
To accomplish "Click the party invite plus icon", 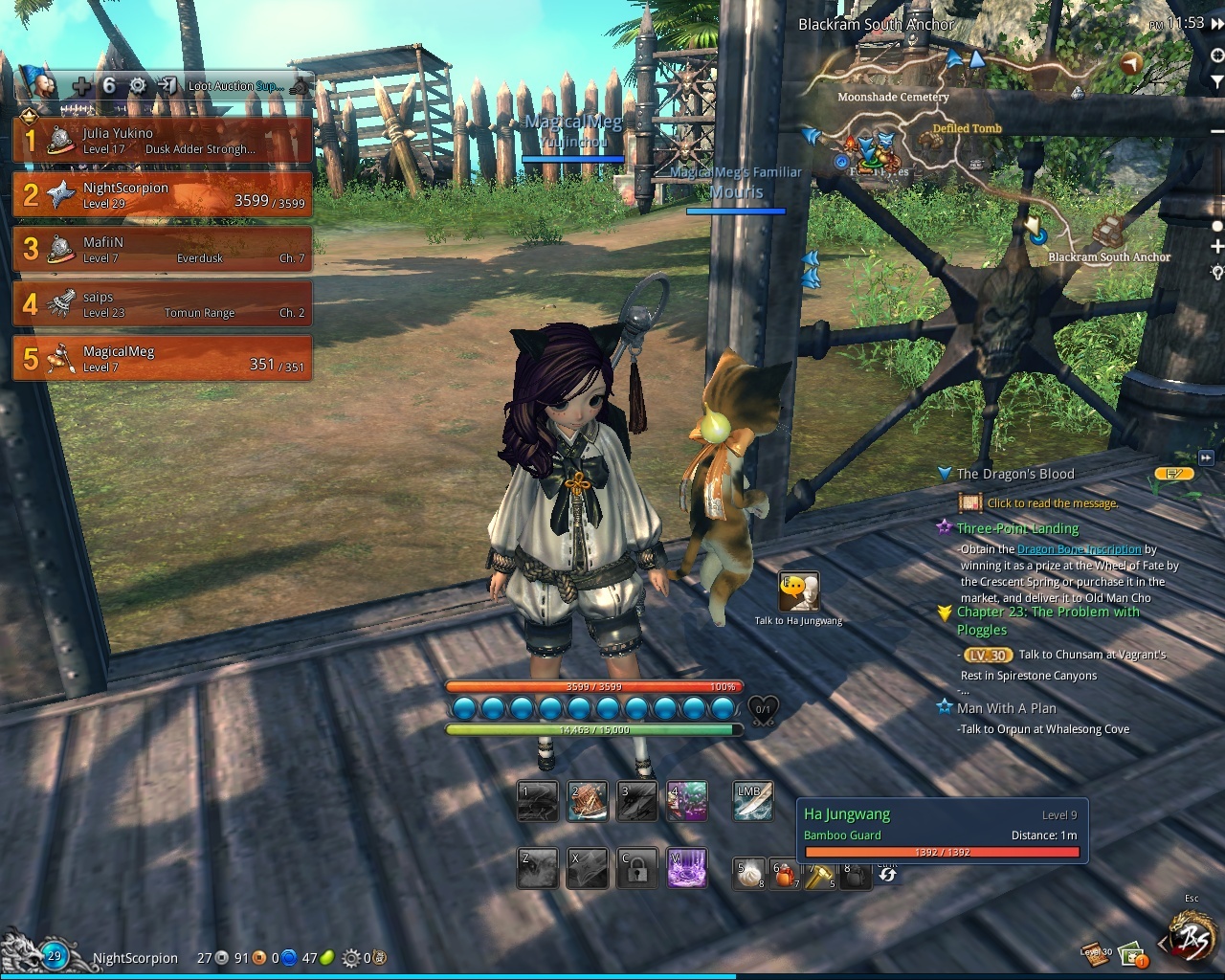I will point(83,86).
